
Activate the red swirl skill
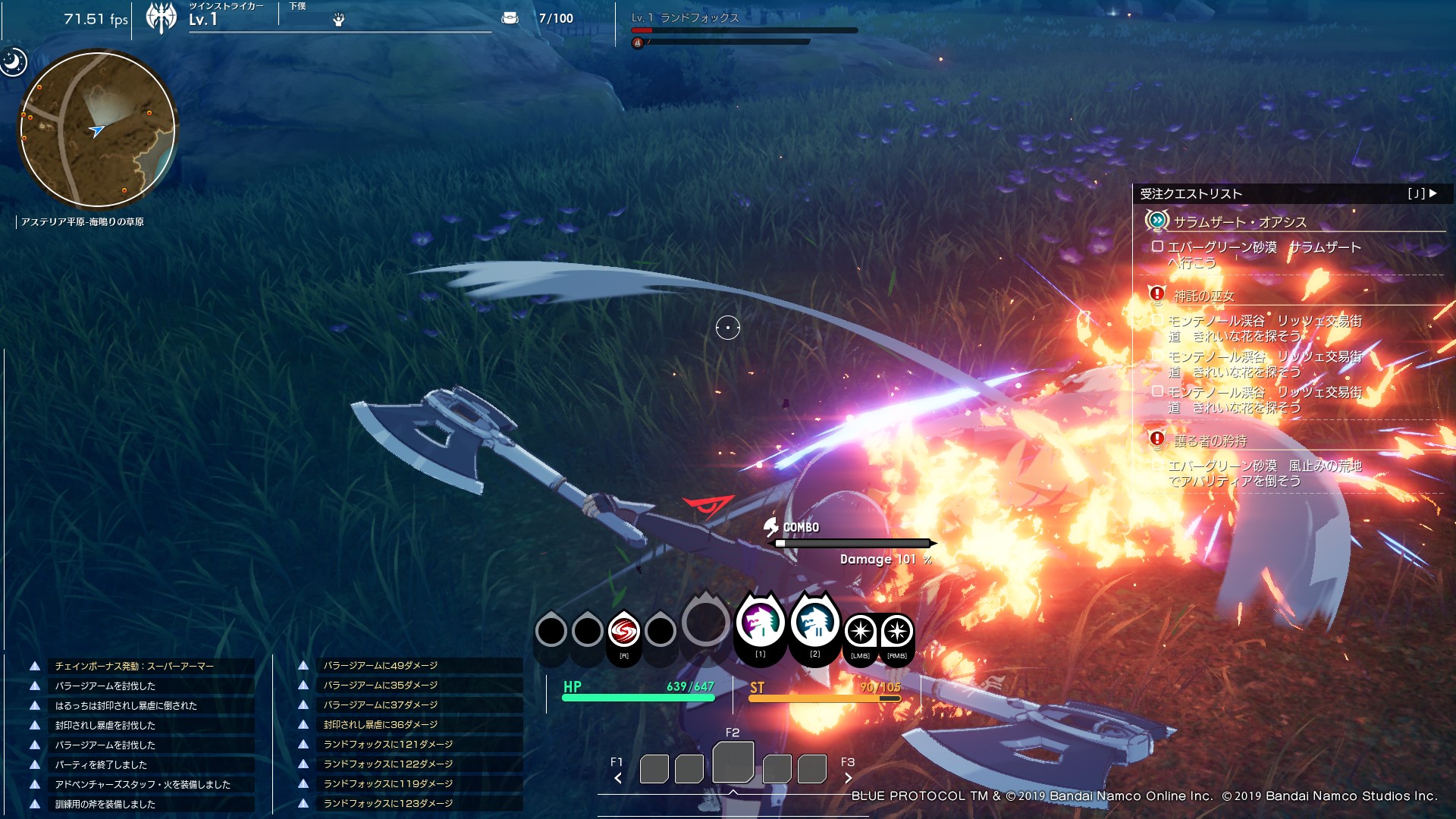tap(623, 631)
